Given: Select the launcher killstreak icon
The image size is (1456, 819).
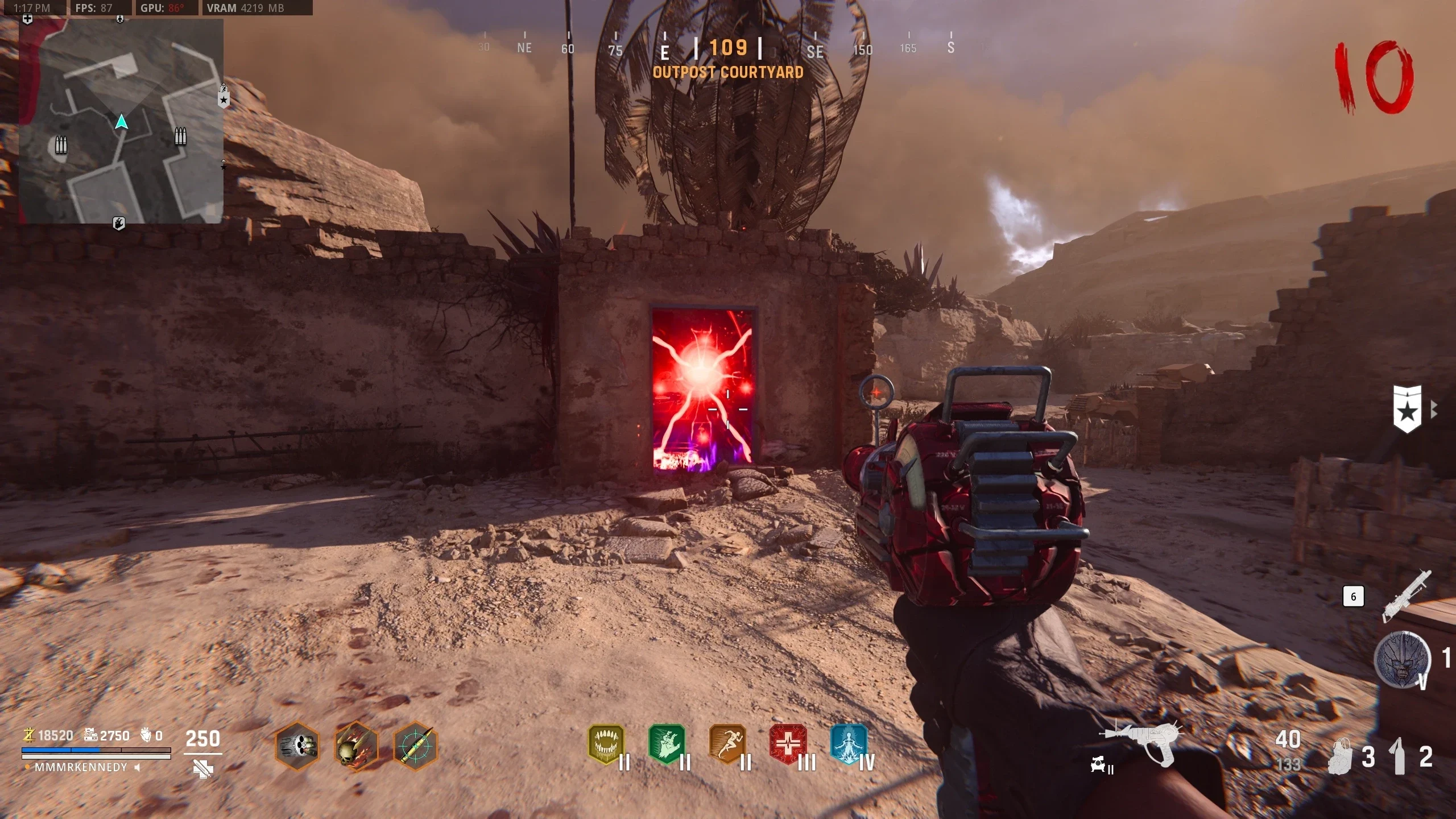Looking at the screenshot, I should [1407, 596].
